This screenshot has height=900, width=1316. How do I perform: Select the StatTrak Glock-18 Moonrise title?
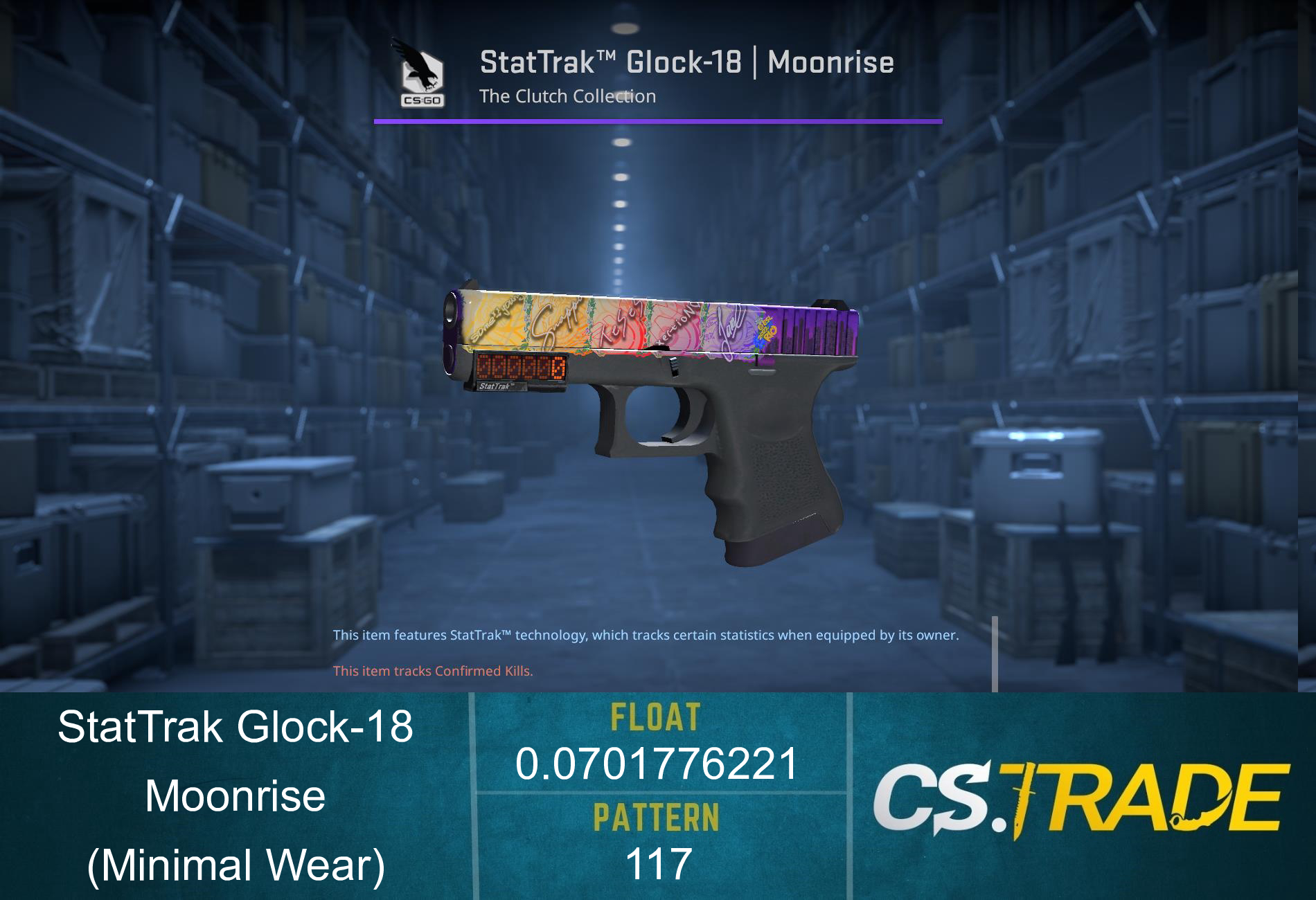click(686, 62)
